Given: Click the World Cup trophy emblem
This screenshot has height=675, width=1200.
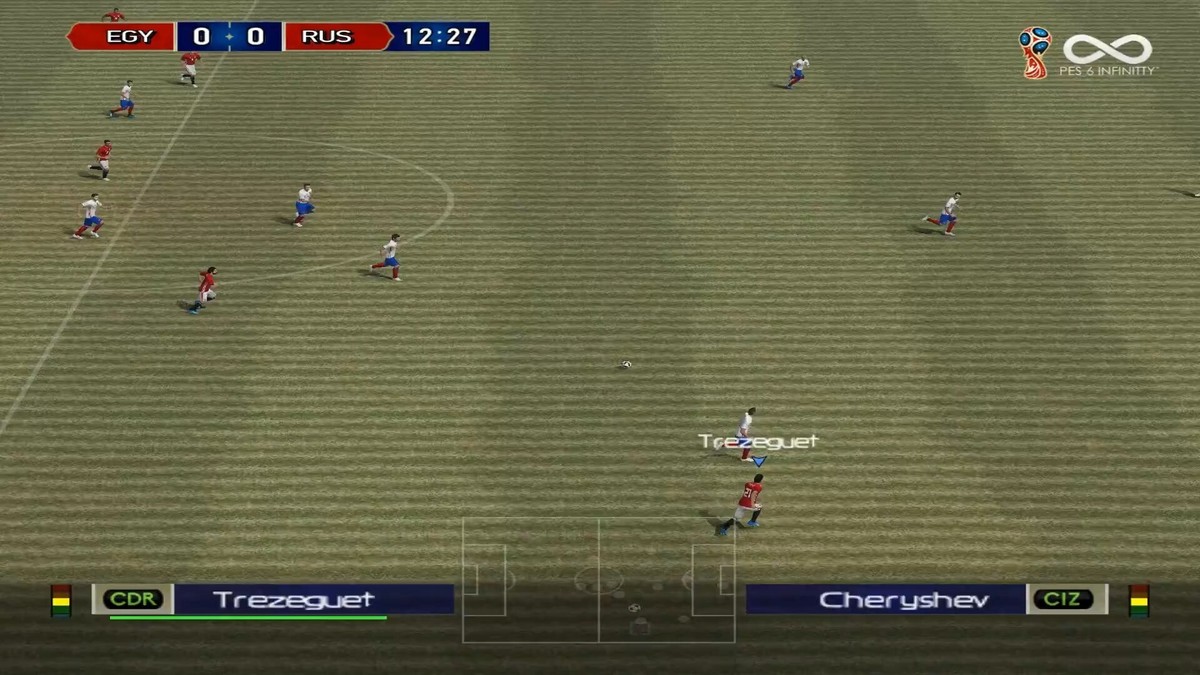Looking at the screenshot, I should [x=1034, y=52].
